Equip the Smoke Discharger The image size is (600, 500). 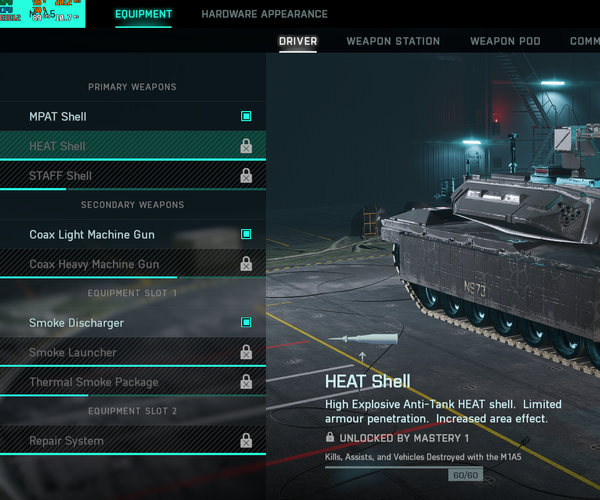coord(132,323)
